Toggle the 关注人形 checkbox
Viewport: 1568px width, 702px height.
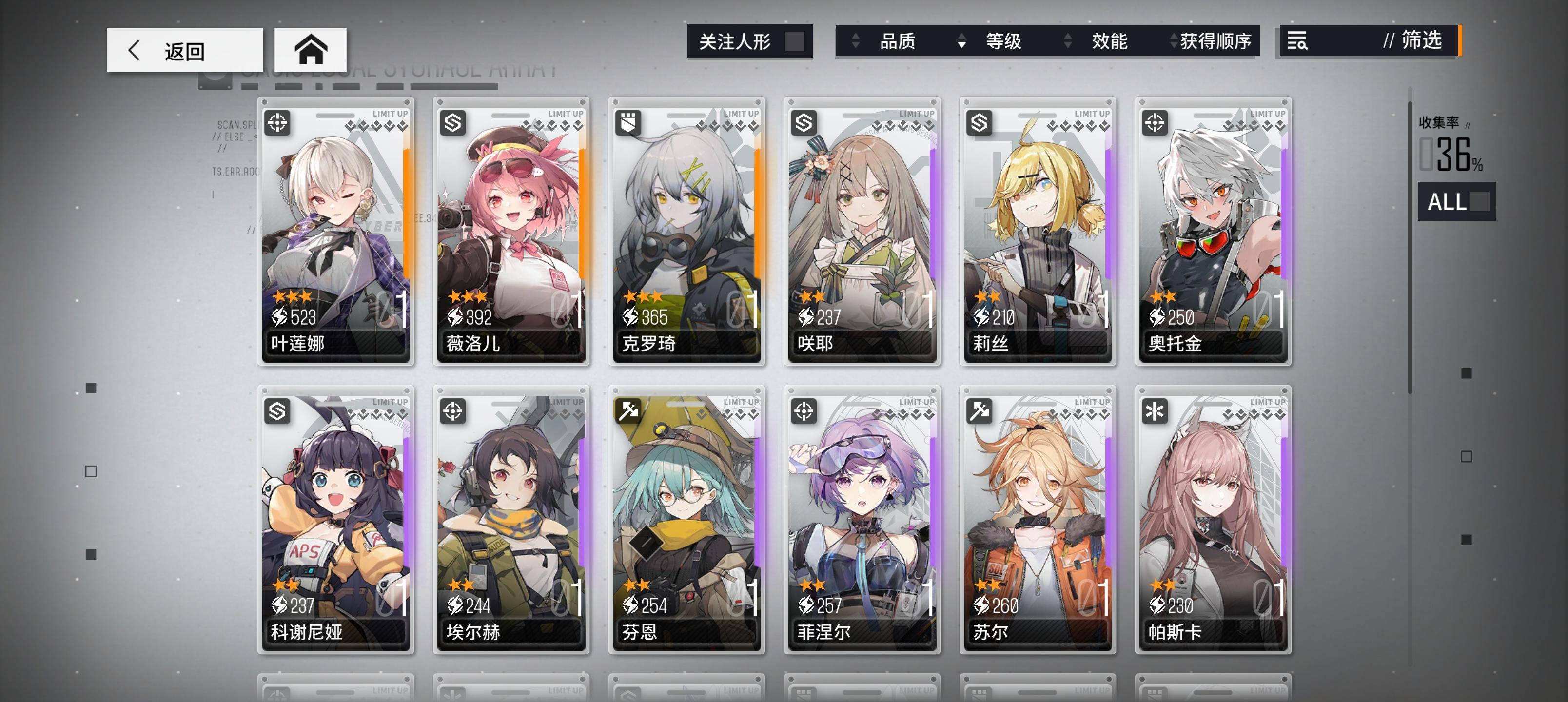(x=795, y=41)
